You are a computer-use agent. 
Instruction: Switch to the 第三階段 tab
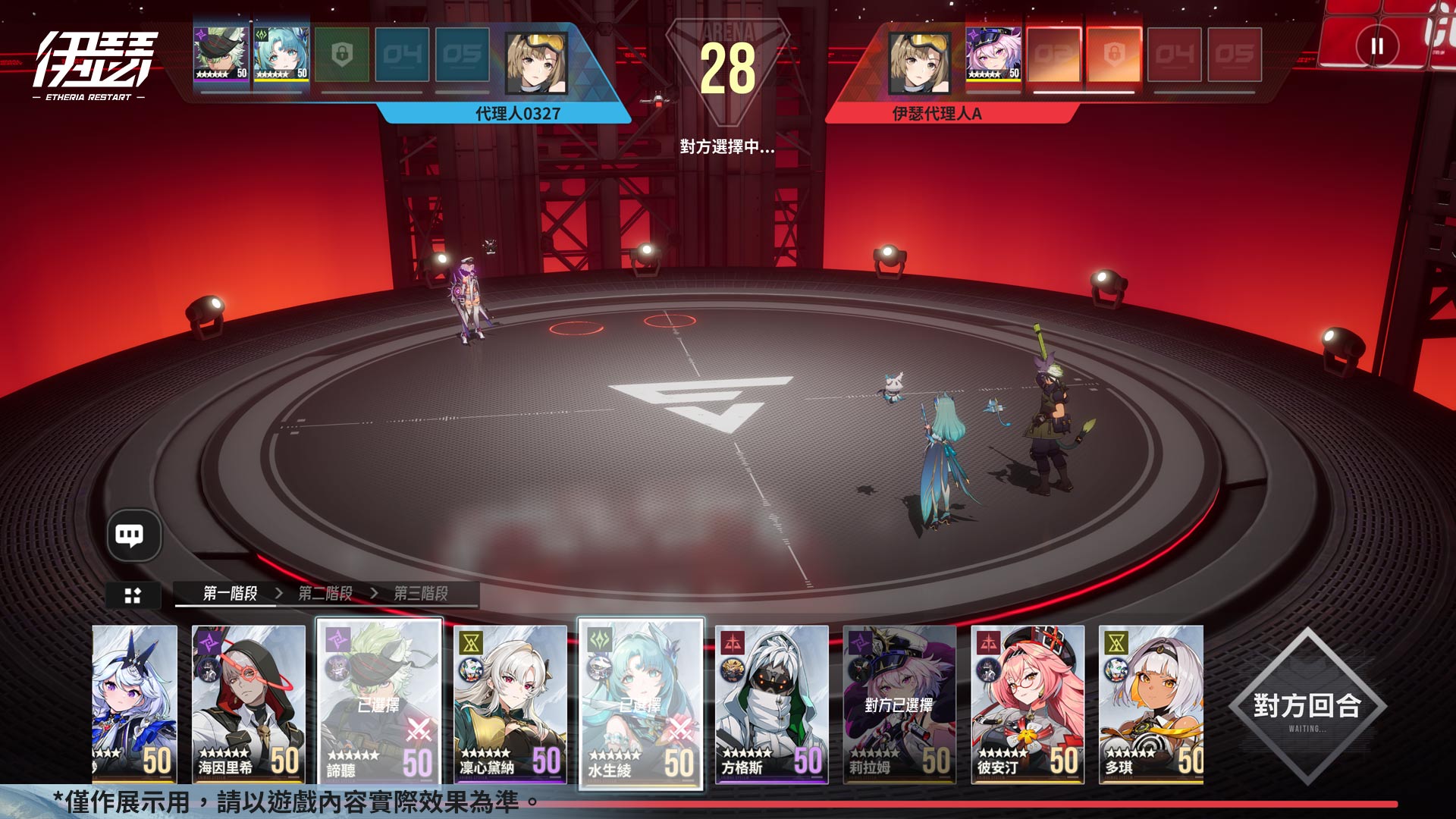(421, 593)
